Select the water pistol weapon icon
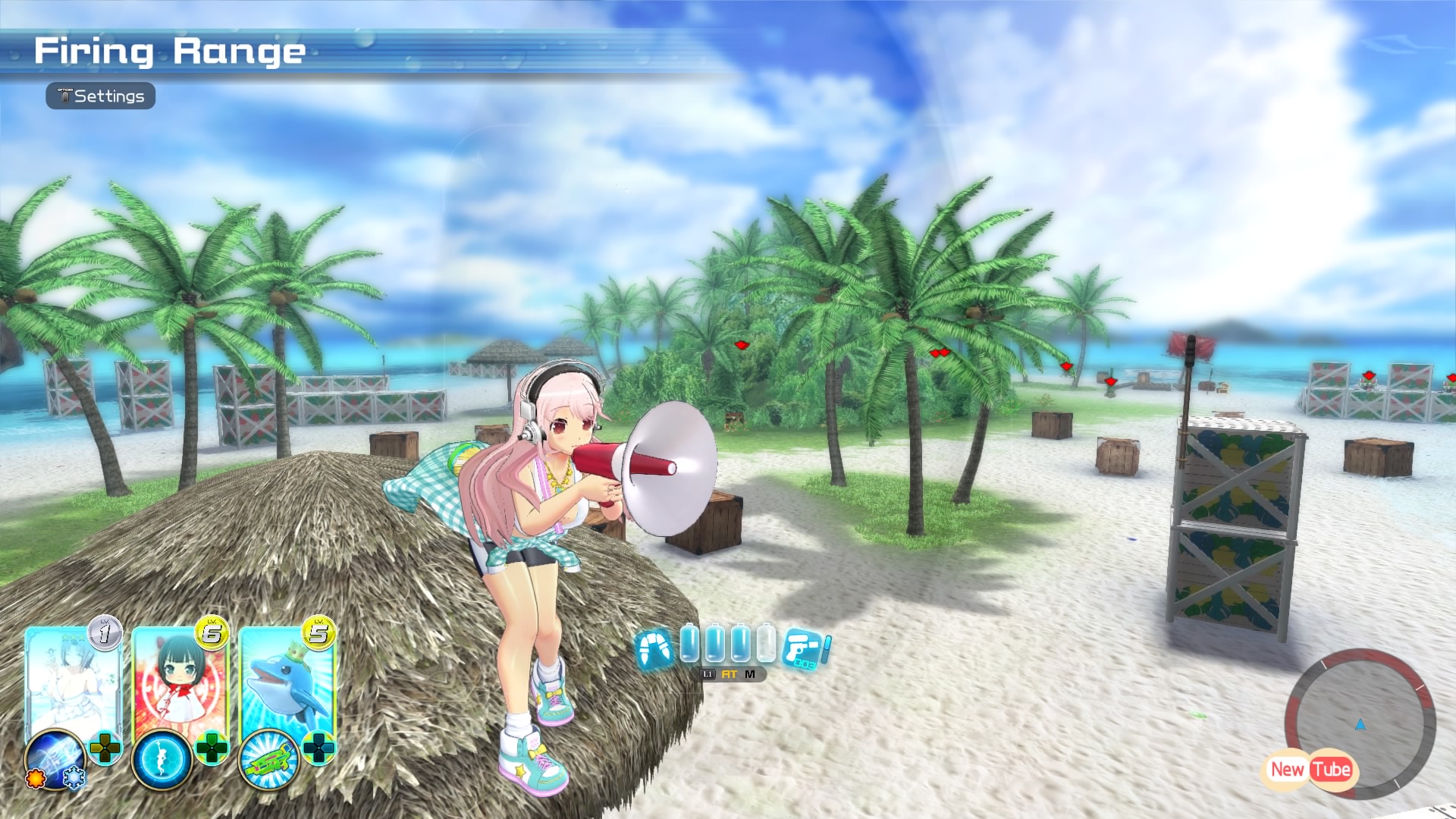The image size is (1456, 819). coord(805,650)
